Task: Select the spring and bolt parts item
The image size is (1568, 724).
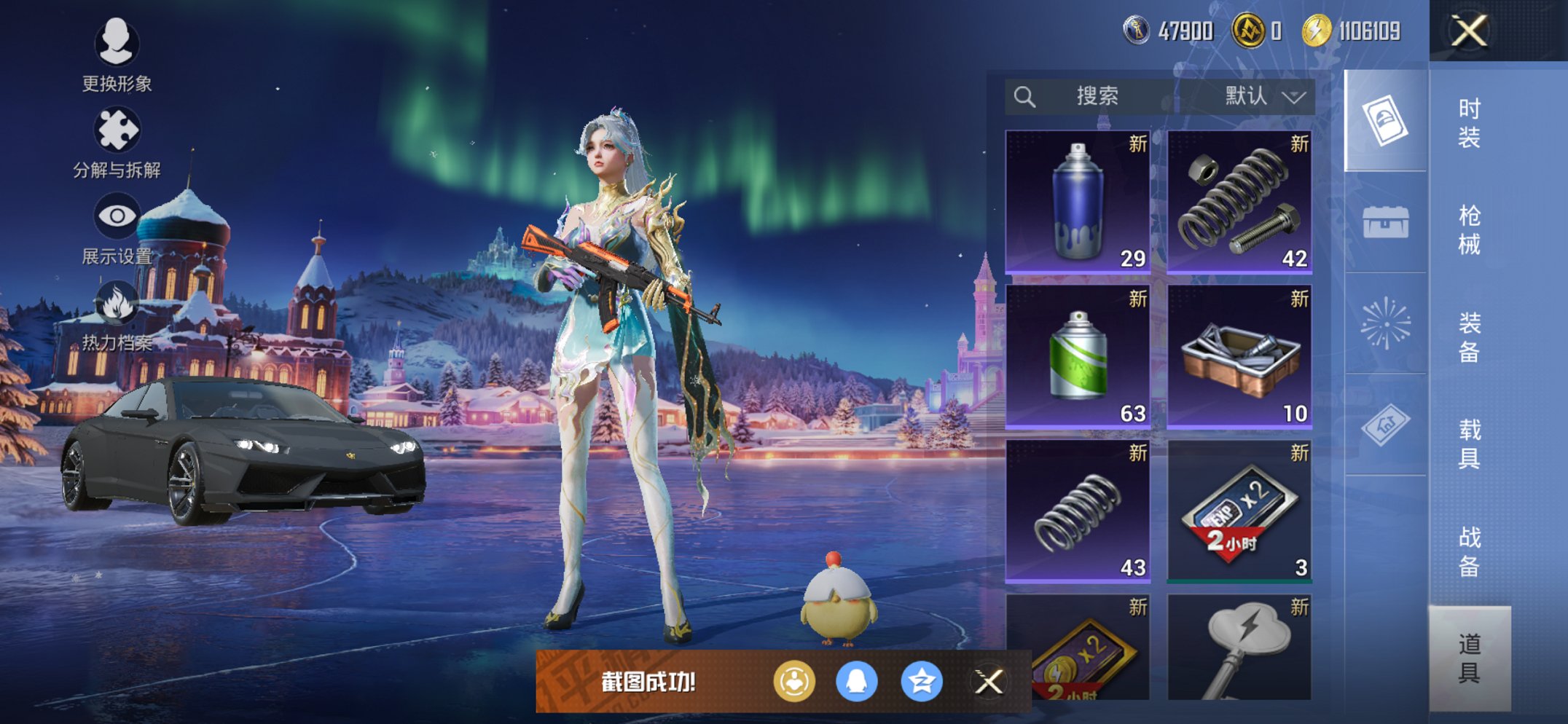Action: click(x=1239, y=202)
